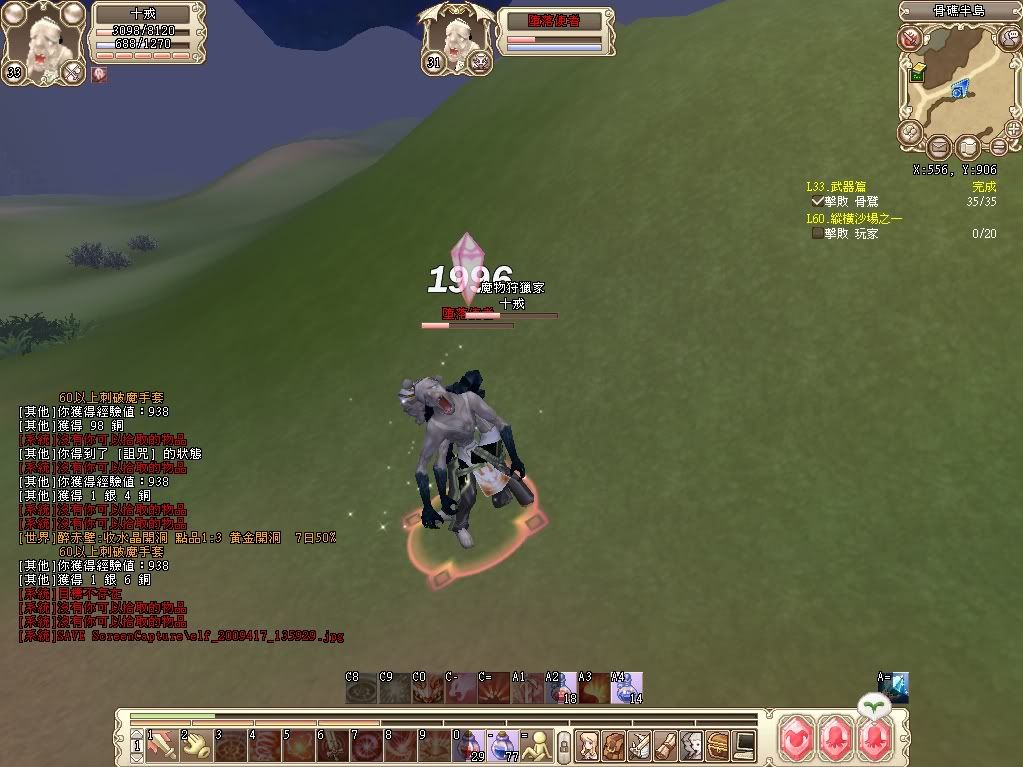Toggle the hotbar padlock
This screenshot has width=1023, height=767.
tap(564, 745)
